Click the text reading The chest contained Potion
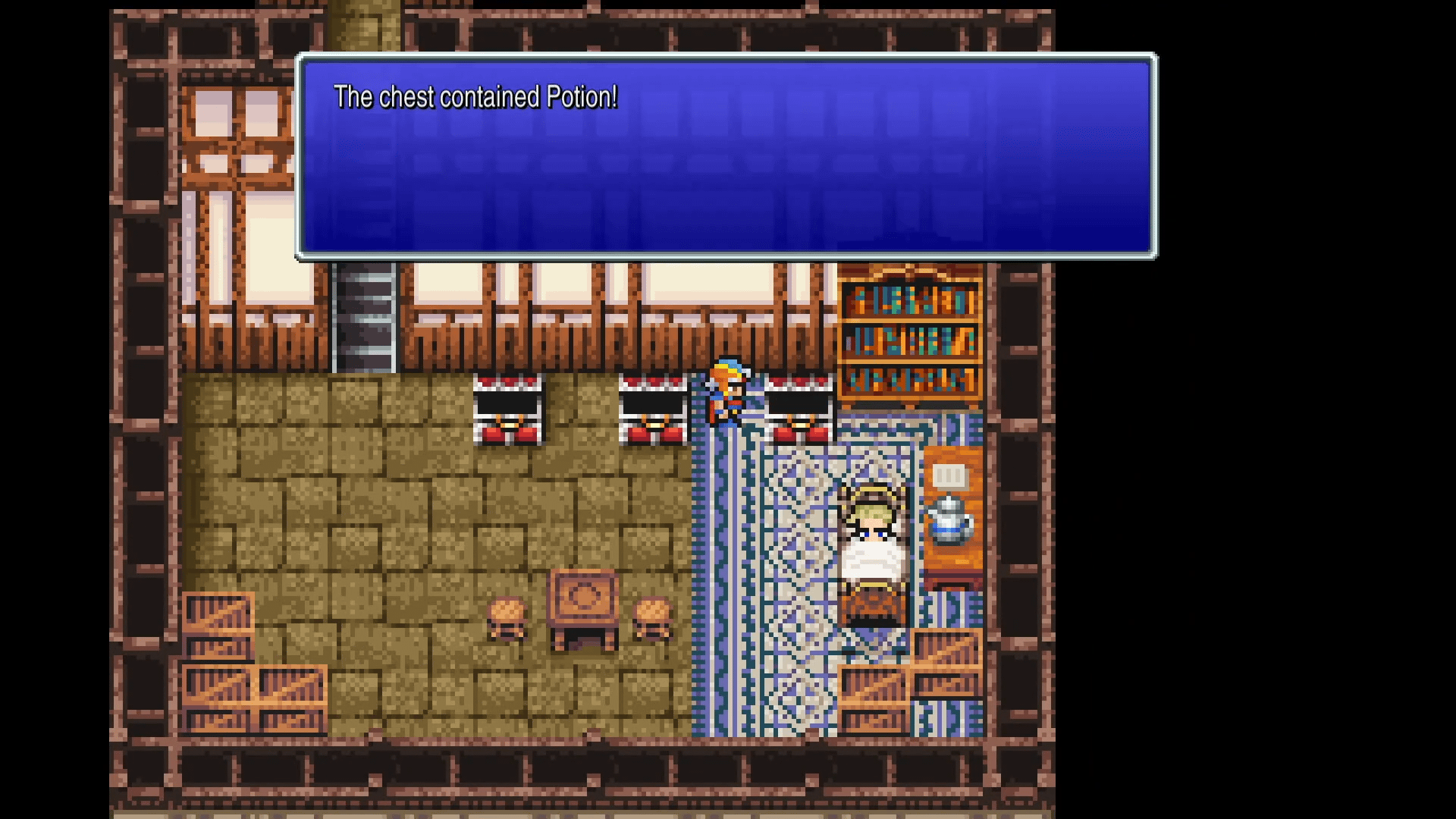 pyautogui.click(x=476, y=97)
